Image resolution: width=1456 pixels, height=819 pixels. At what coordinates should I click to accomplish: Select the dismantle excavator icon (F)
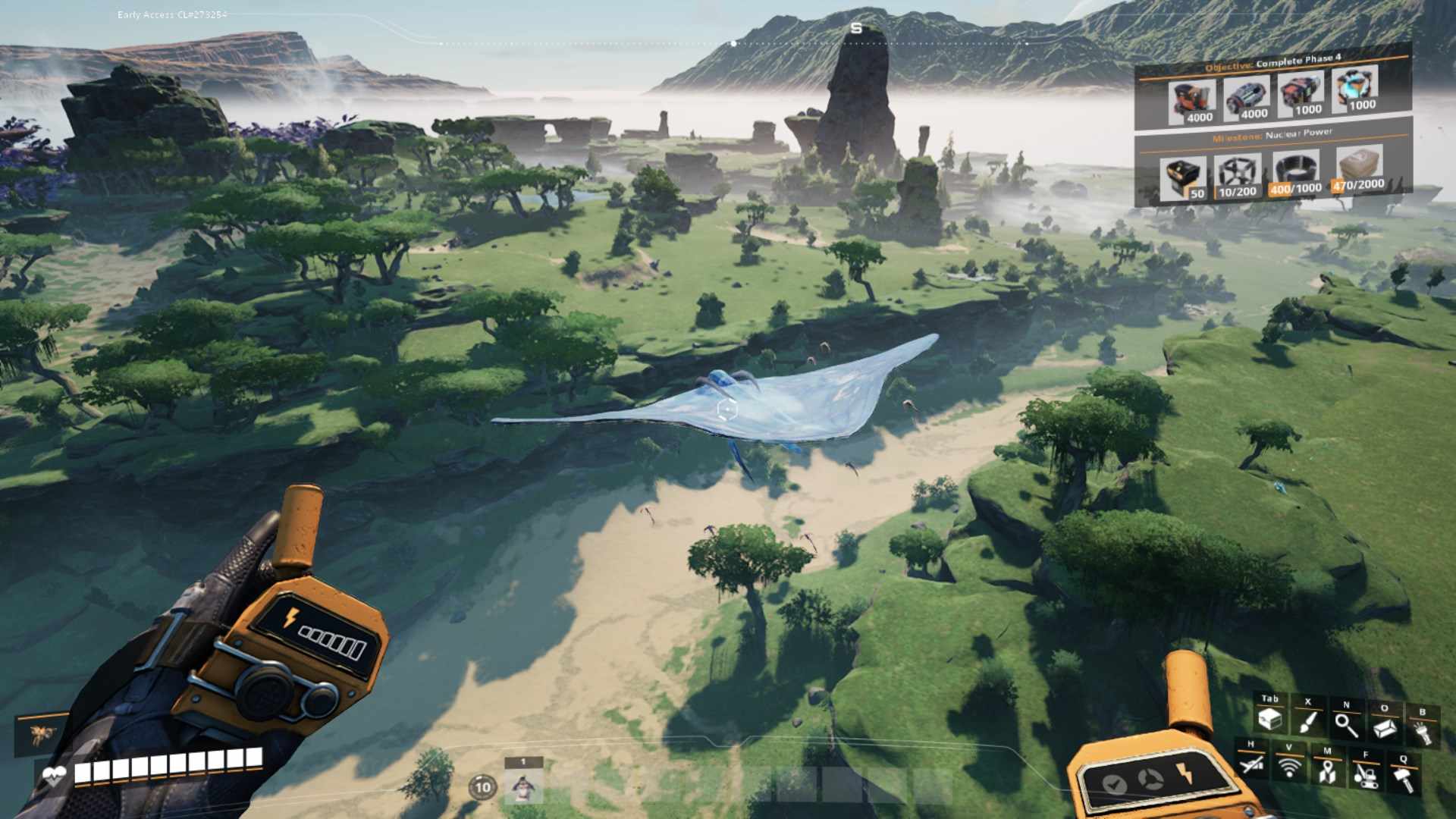pos(1366,779)
